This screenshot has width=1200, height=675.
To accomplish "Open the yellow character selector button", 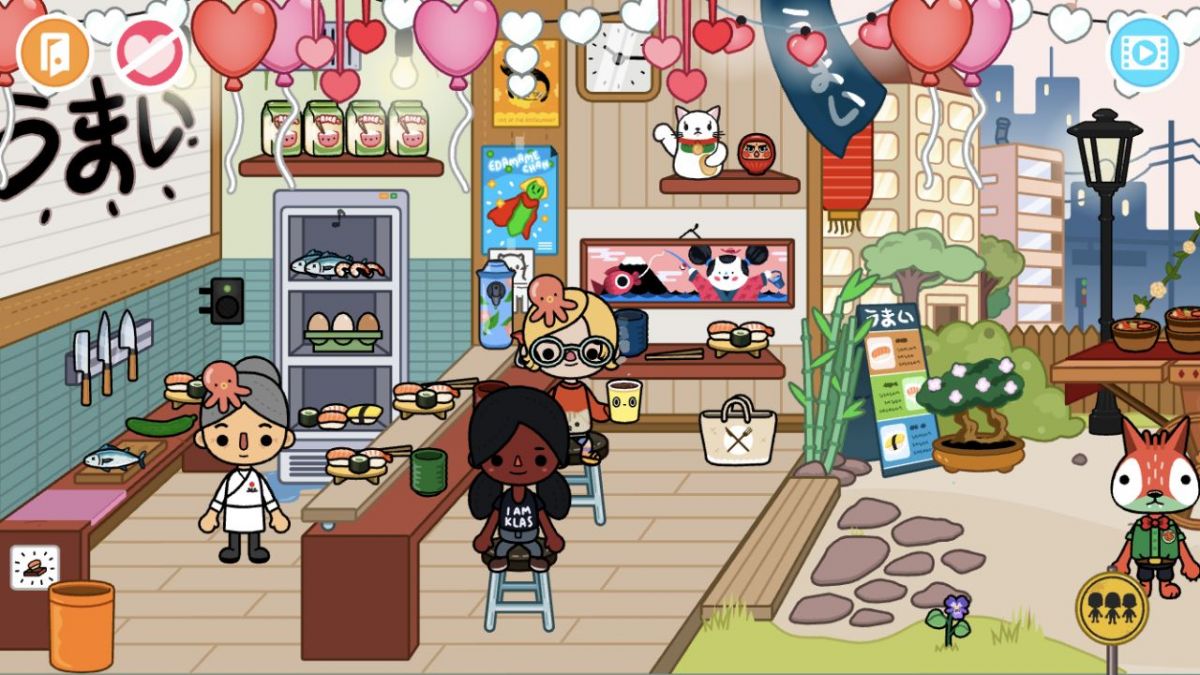I will point(1111,607).
